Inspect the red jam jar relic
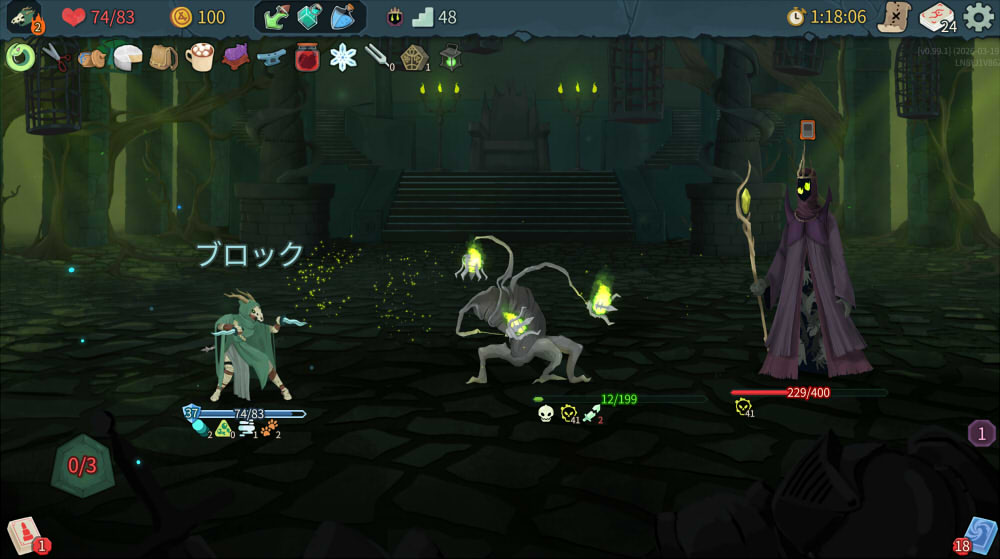Viewport: 1000px width, 559px height. (307, 57)
